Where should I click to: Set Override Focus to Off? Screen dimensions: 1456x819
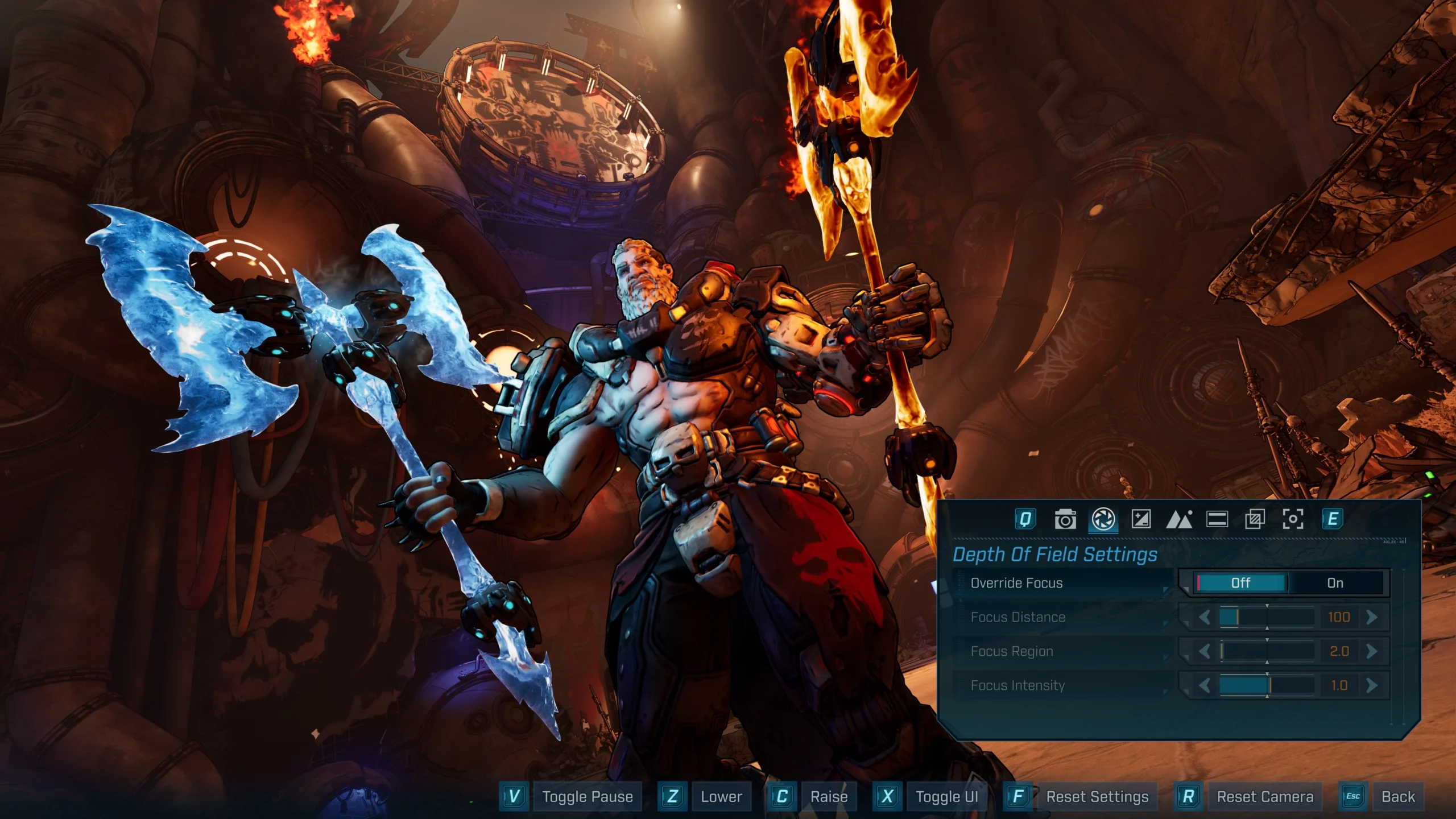[x=1239, y=583]
